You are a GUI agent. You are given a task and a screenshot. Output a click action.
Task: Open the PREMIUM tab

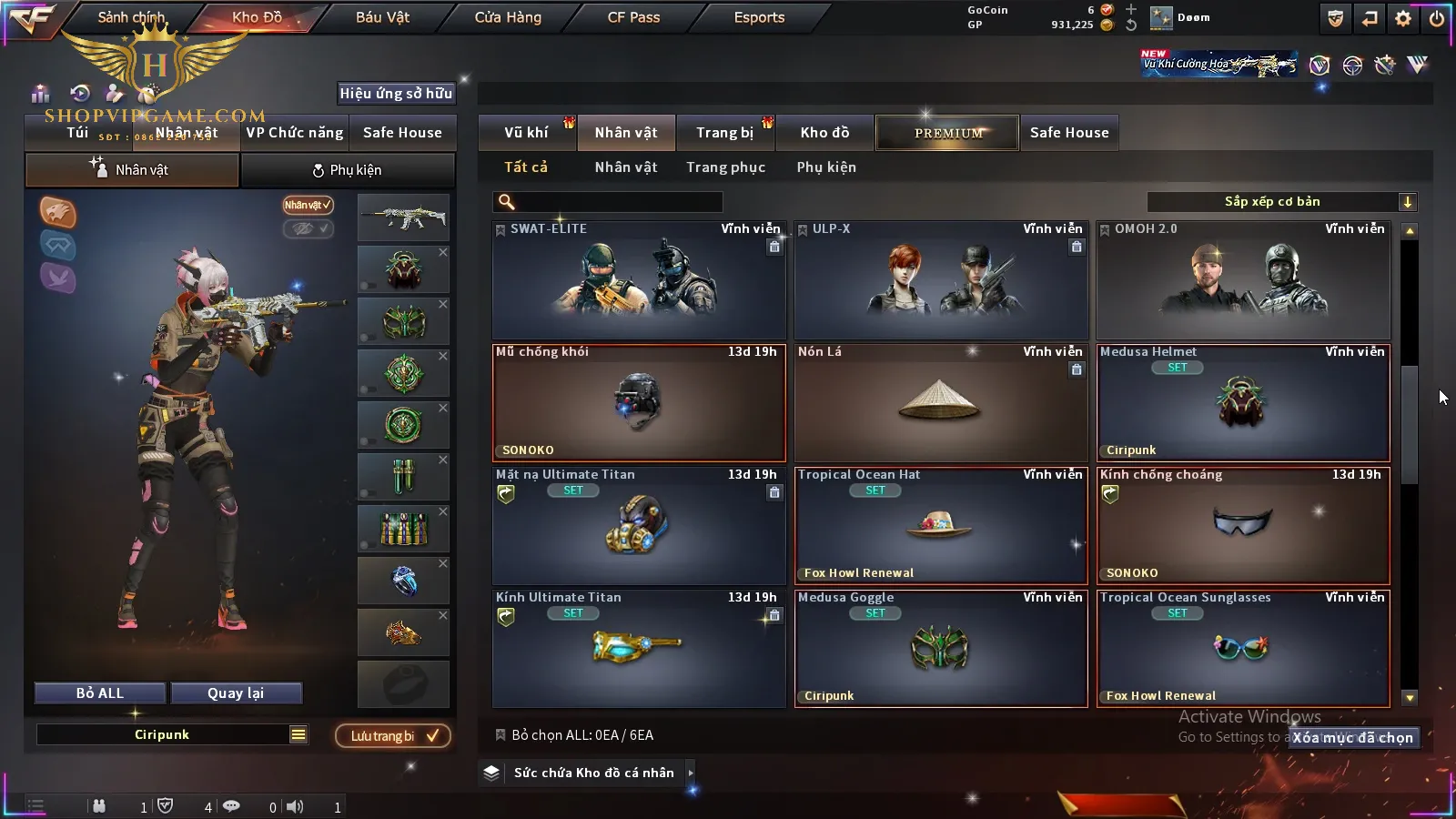pos(948,133)
